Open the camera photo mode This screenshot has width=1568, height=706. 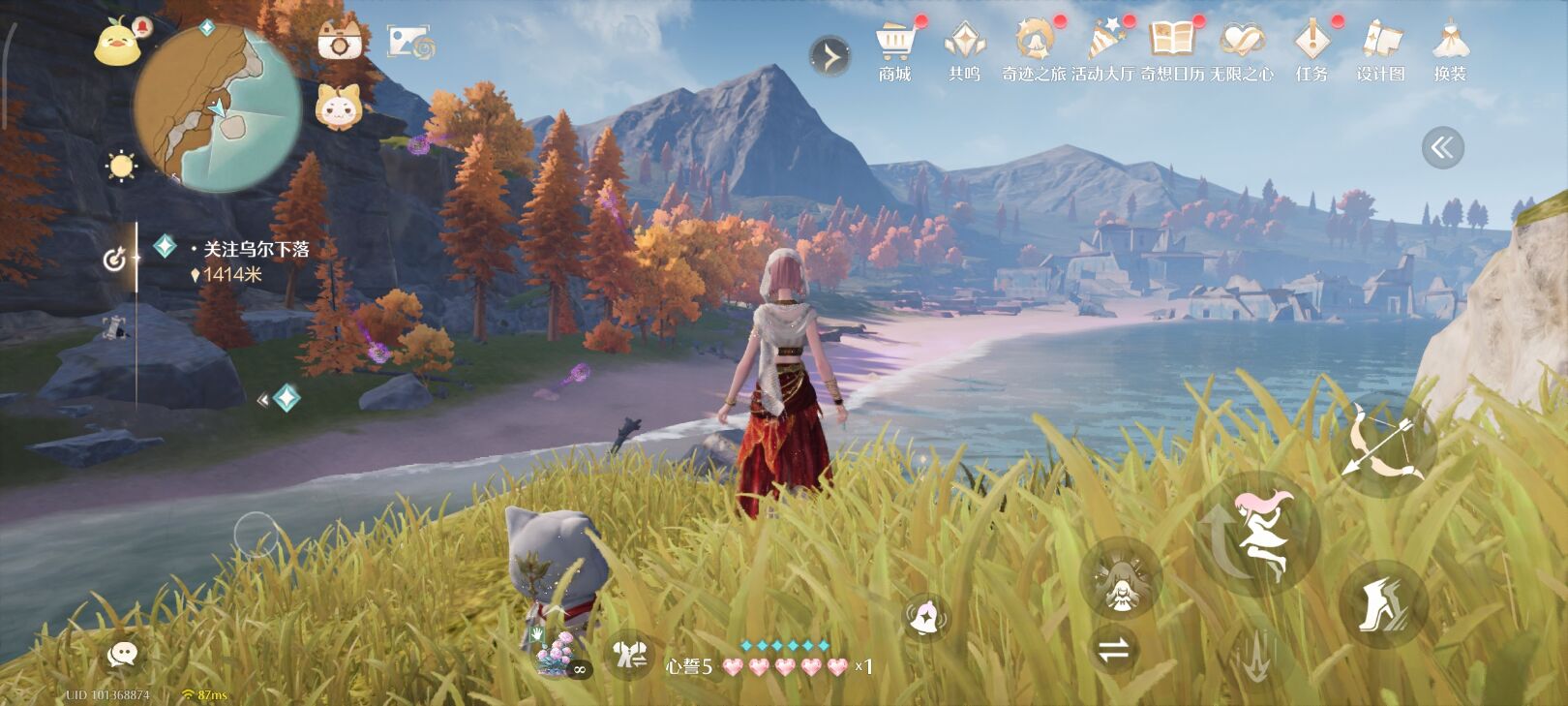[x=340, y=41]
